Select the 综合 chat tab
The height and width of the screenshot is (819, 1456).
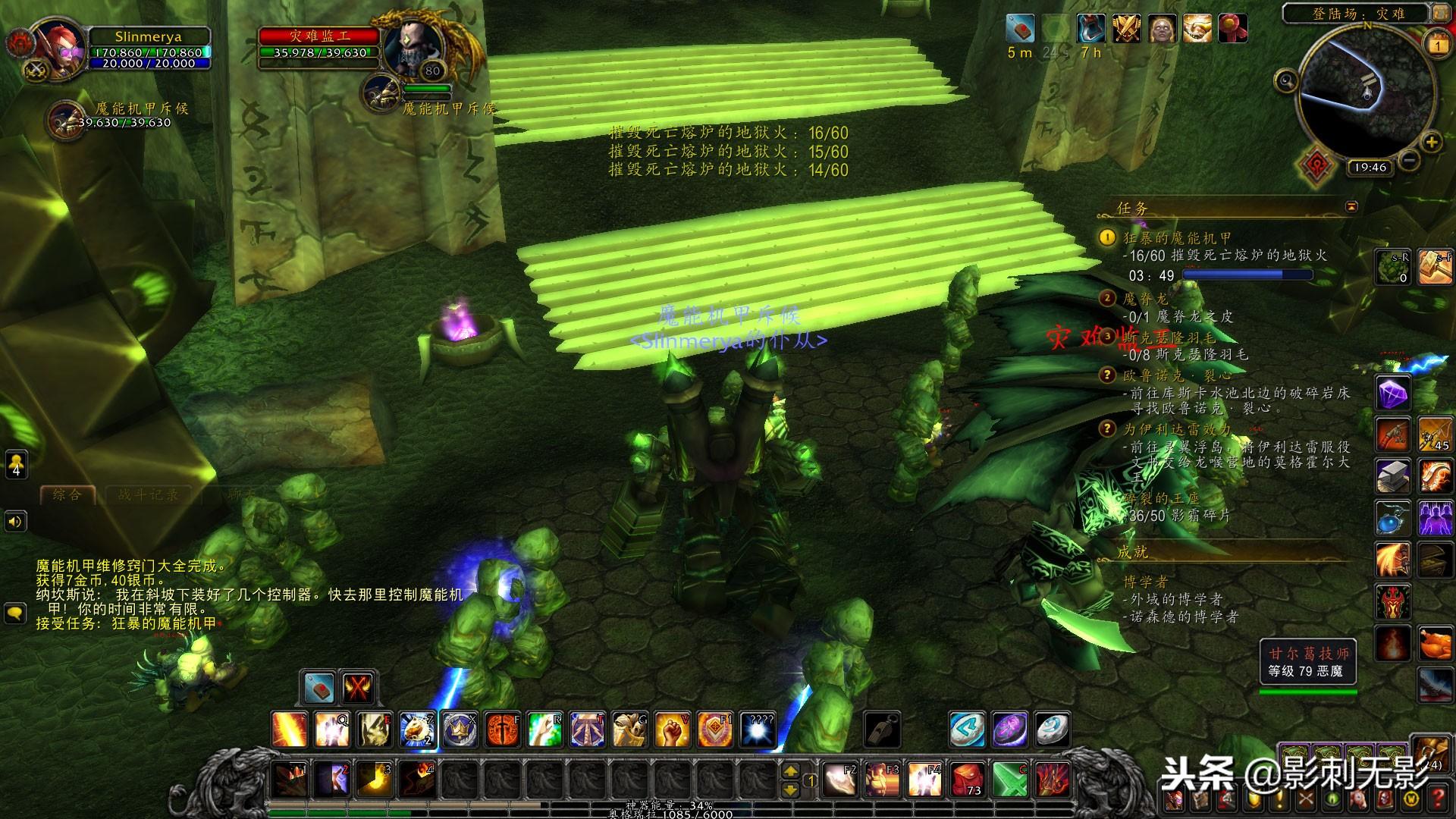click(67, 495)
